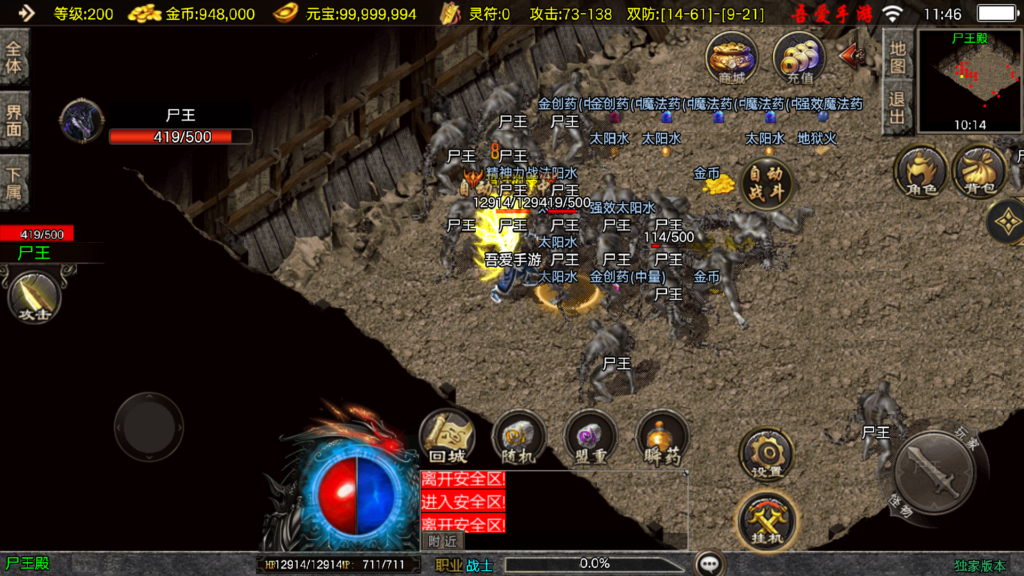This screenshot has width=1024, height=576.
Task: Switch to the 全体 side tab
Action: coord(14,56)
